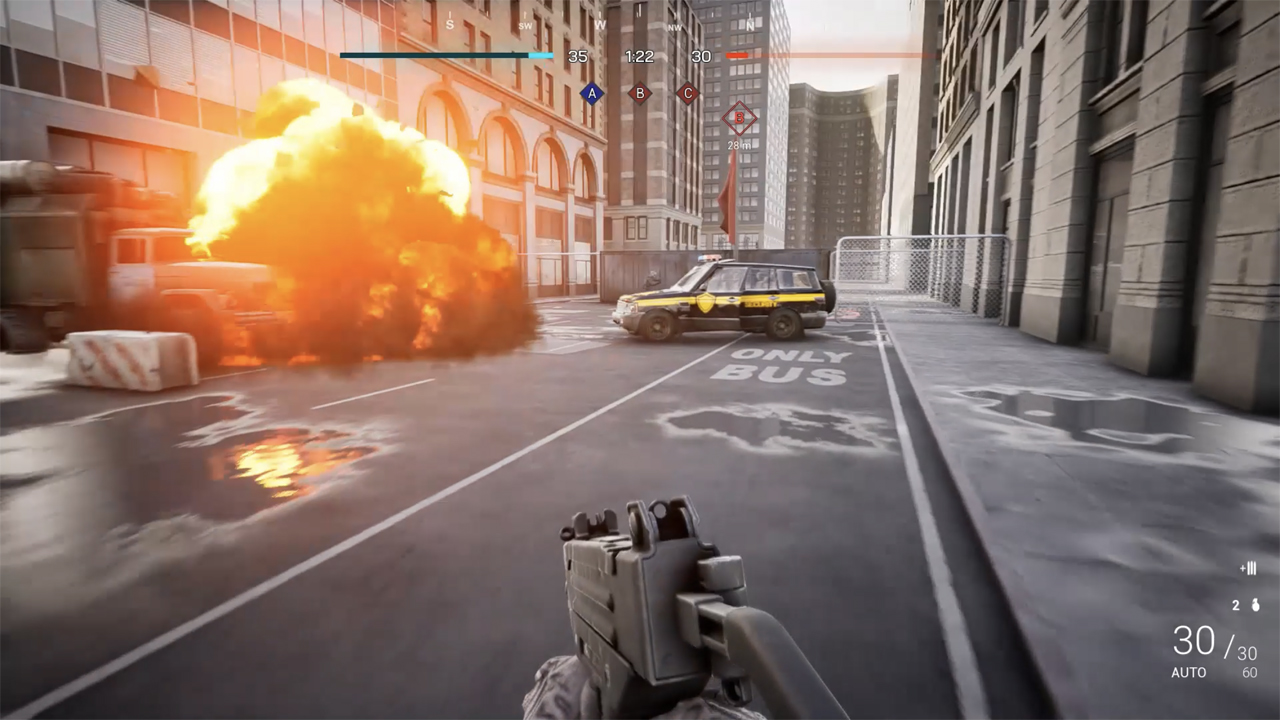Screen dimensions: 1280x720
Task: Click the objective B waypoint showing 28m
Action: pos(737,117)
